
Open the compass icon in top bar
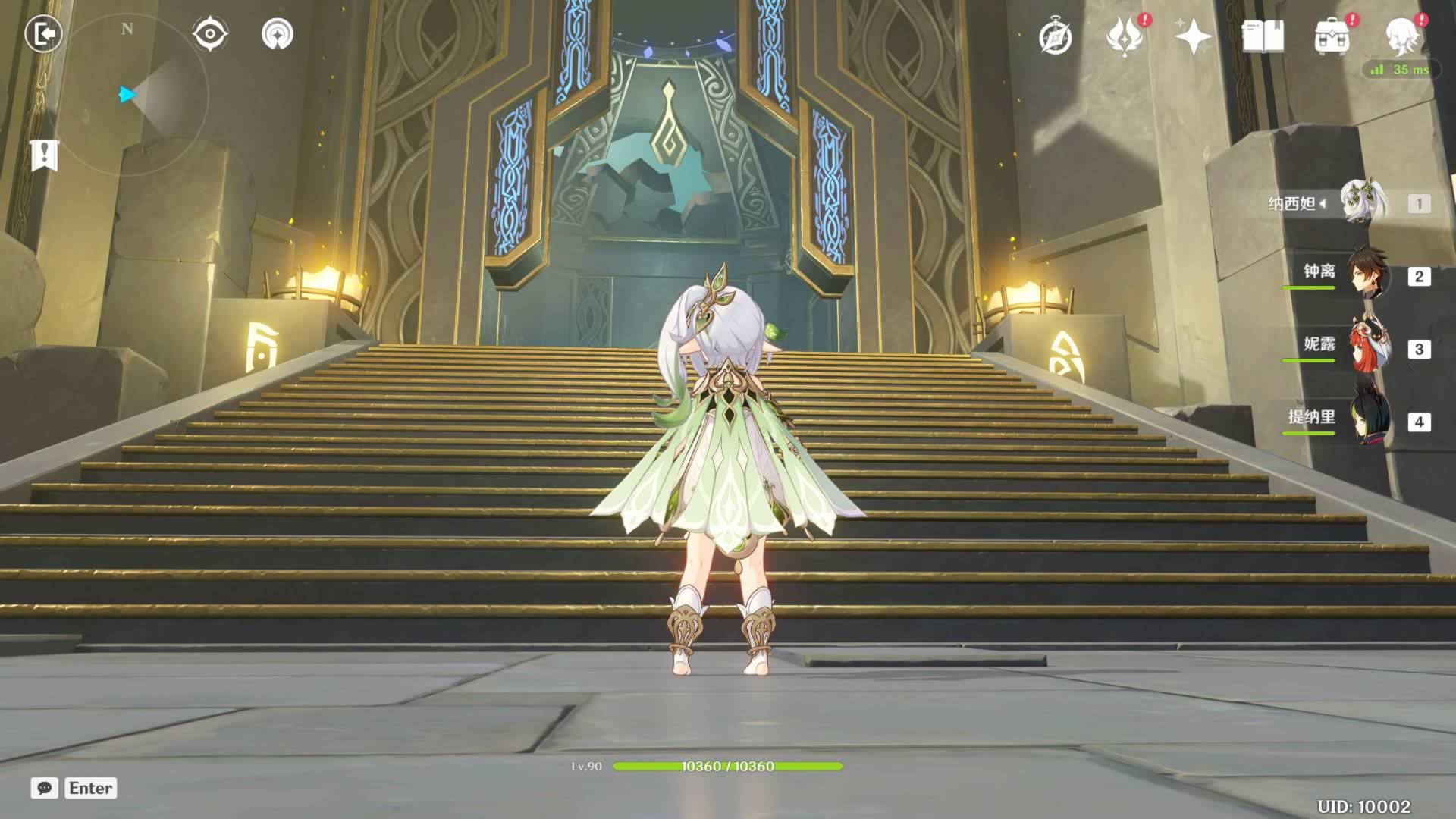click(x=1055, y=36)
